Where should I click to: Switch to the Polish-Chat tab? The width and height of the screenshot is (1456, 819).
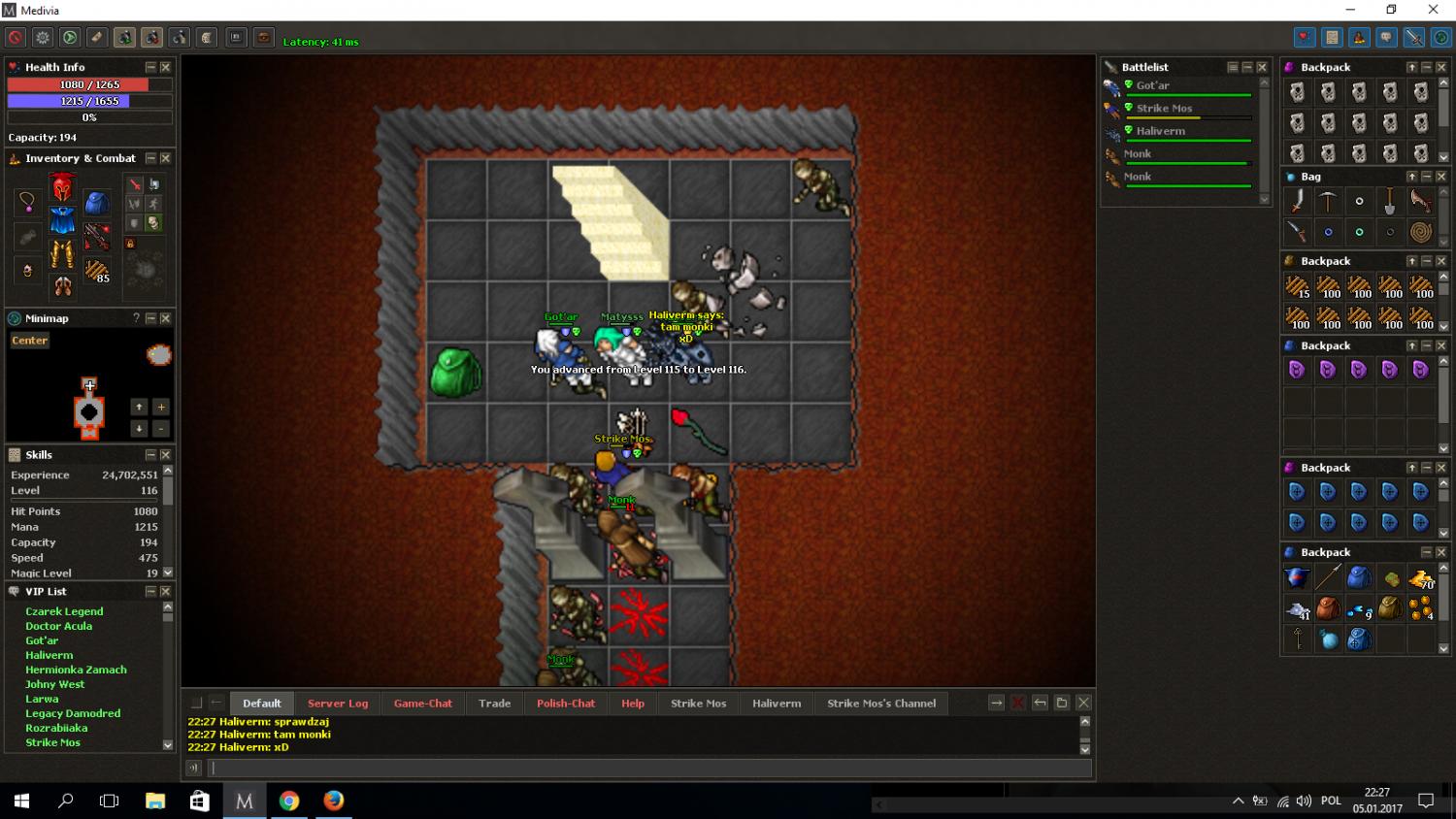point(566,704)
